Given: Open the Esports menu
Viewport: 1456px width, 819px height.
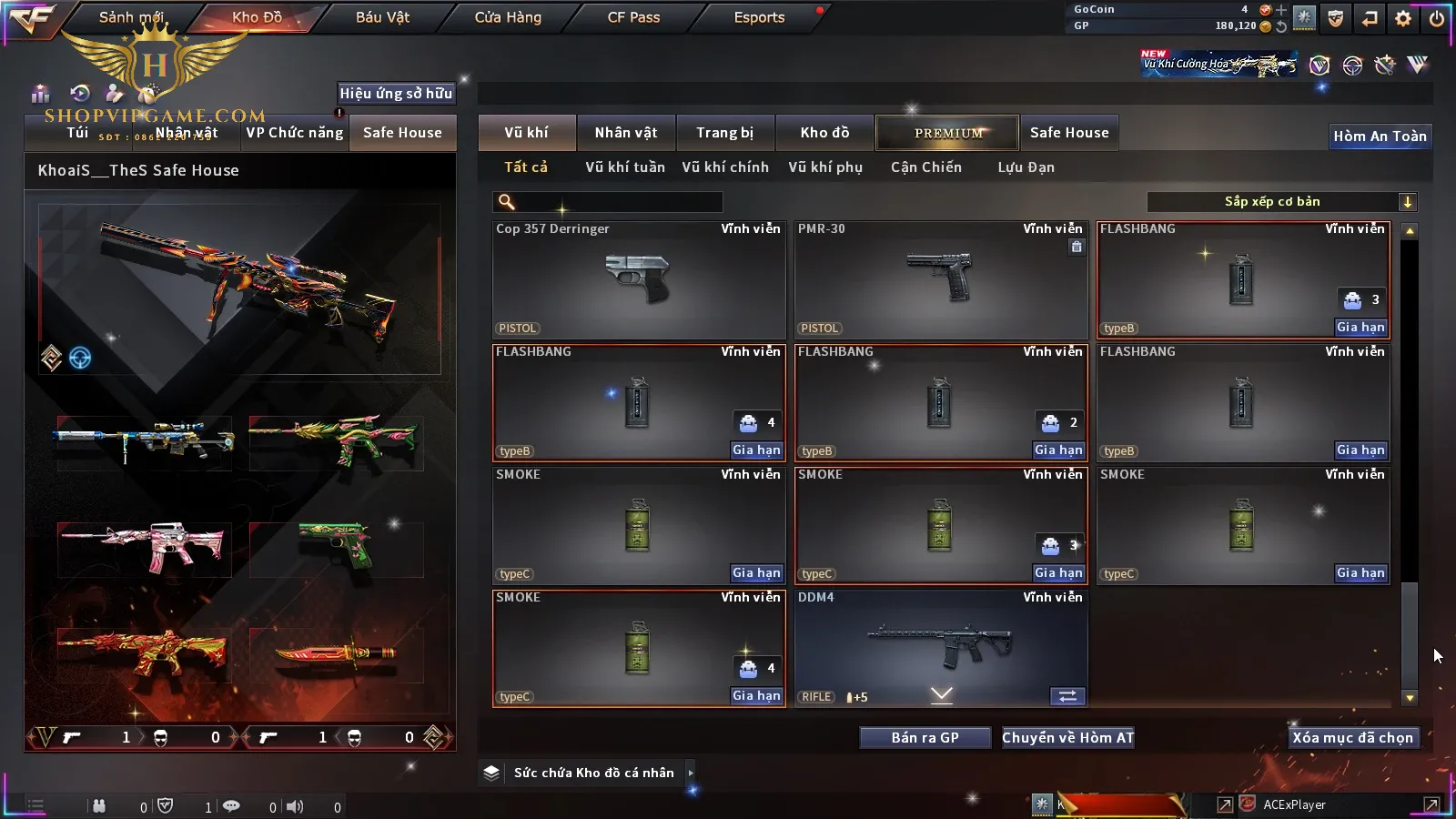Looking at the screenshot, I should (759, 17).
